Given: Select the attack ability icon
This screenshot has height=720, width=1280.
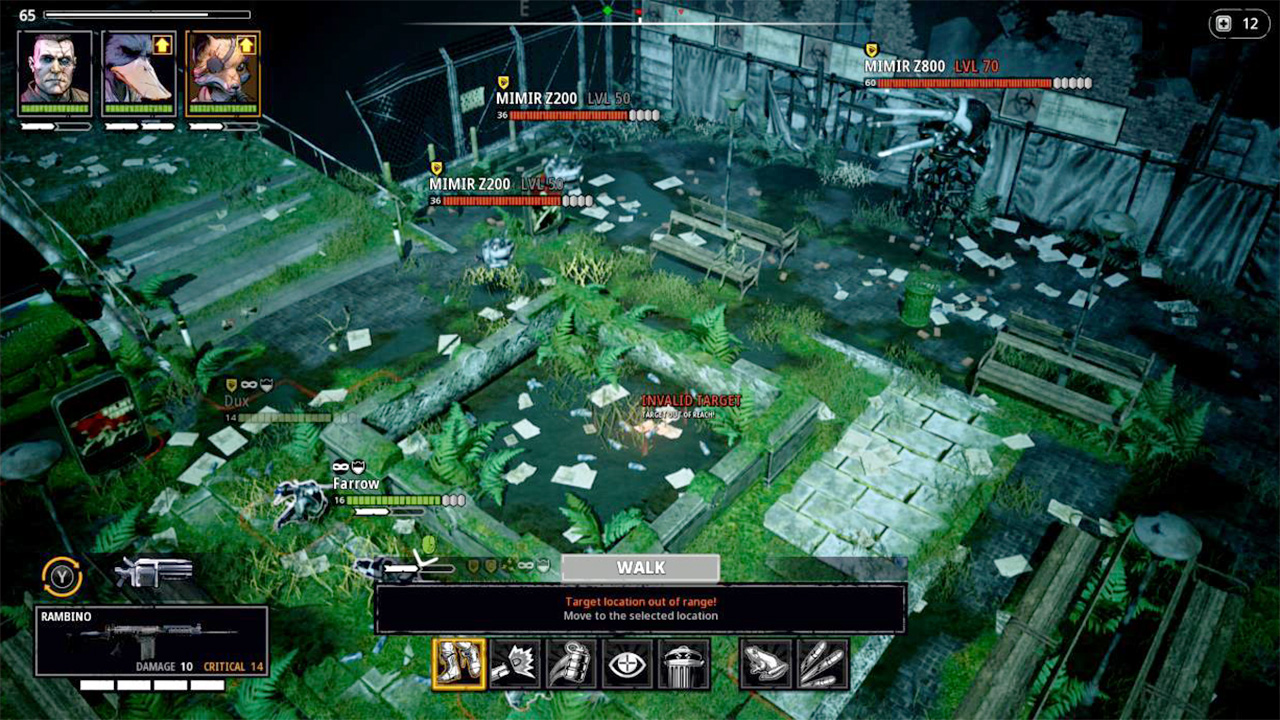Looking at the screenshot, I should point(515,662).
